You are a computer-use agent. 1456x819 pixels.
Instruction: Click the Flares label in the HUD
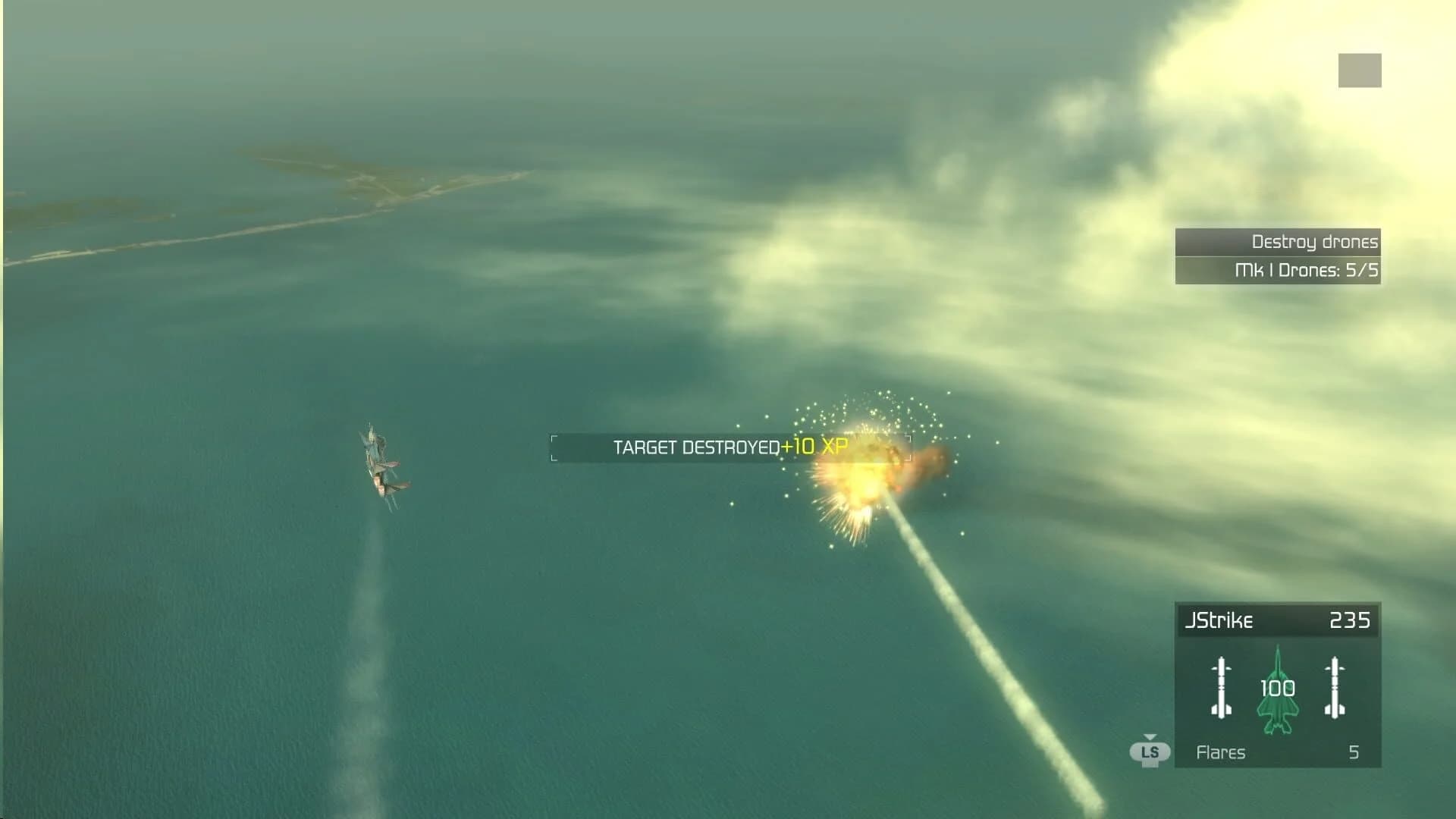pos(1221,753)
